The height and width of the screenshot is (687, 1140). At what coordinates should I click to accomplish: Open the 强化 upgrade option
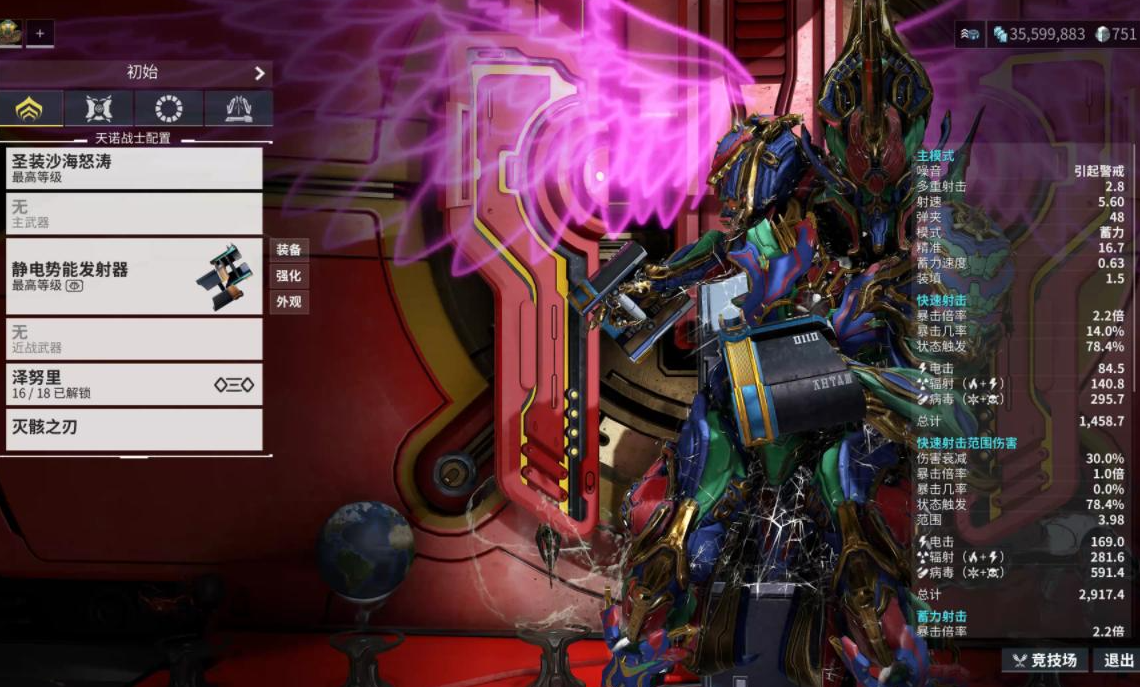coord(289,275)
